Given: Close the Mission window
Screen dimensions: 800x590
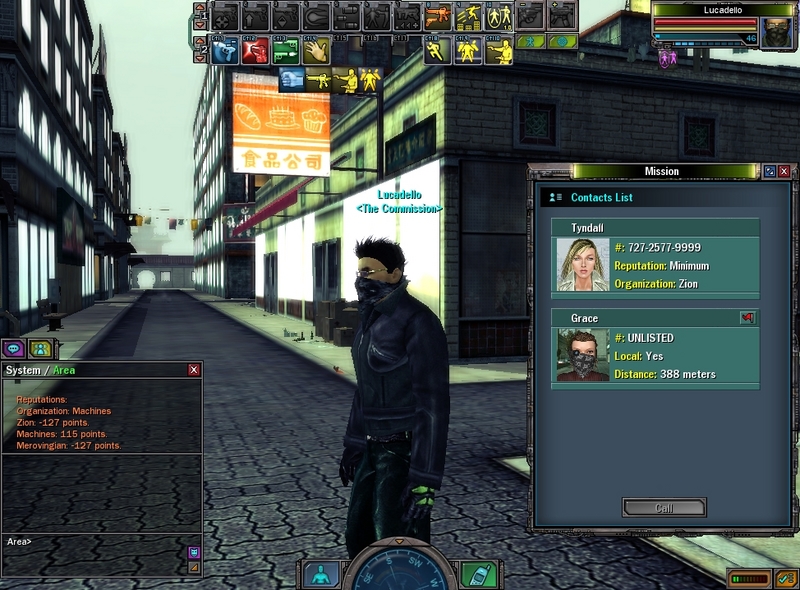Looking at the screenshot, I should (785, 171).
